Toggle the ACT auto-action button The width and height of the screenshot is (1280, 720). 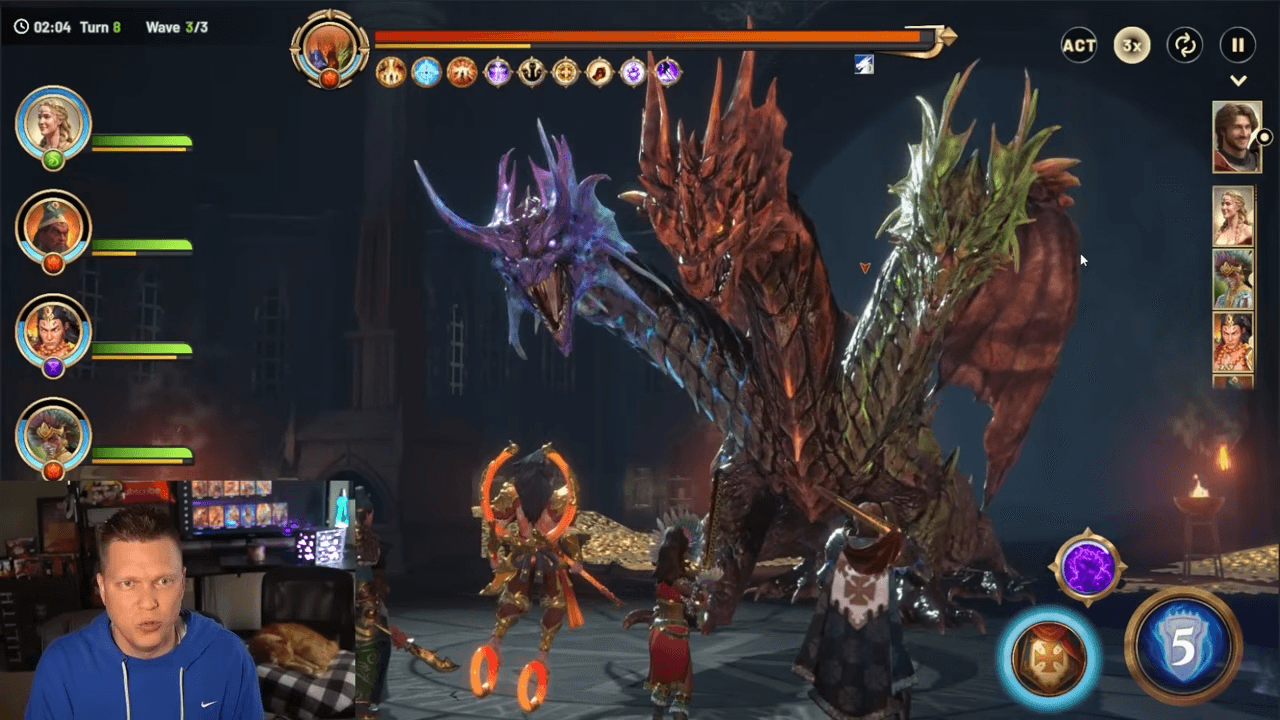(x=1079, y=46)
